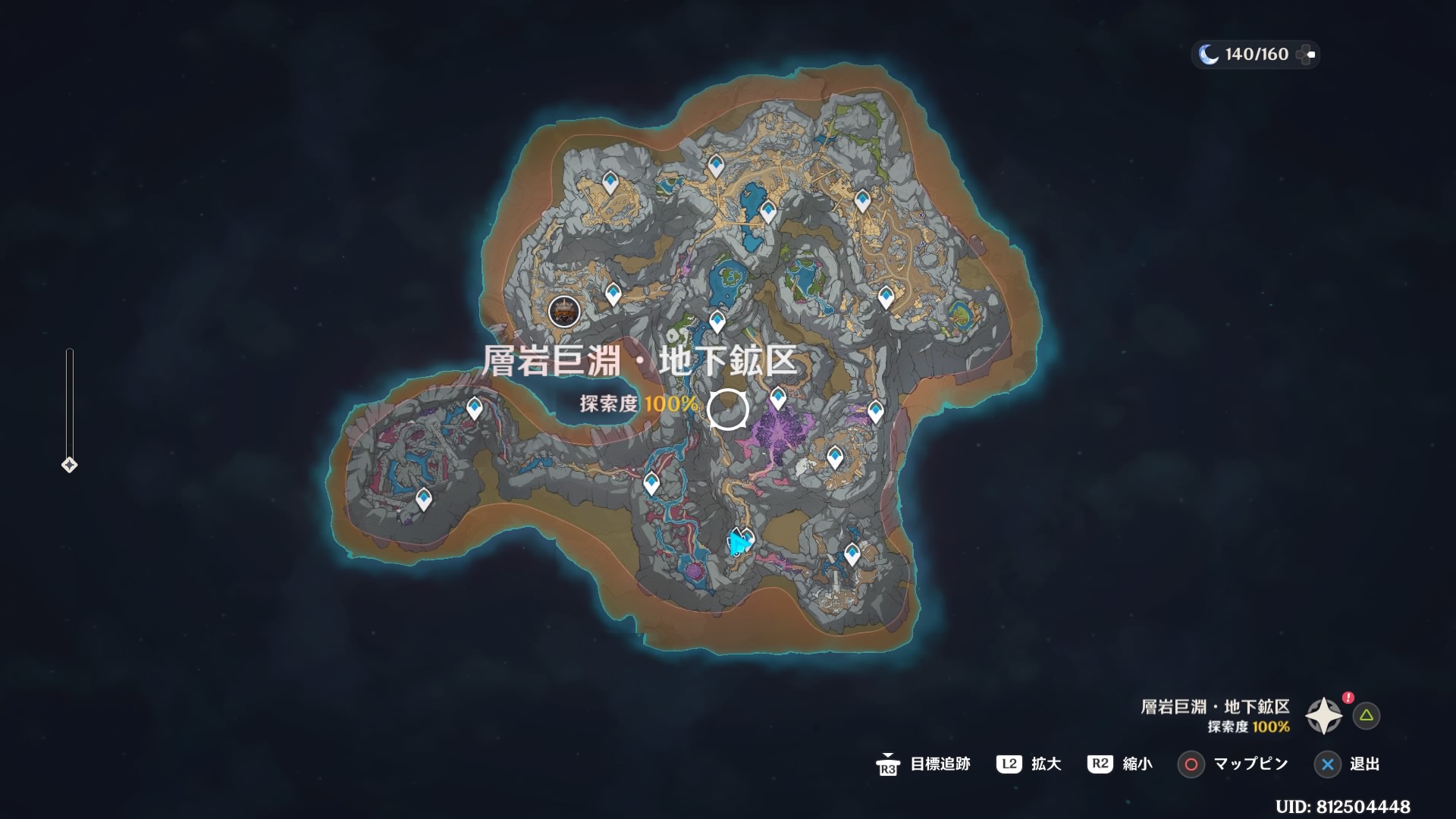Select the teleport waypoint near the southern ruins

[x=852, y=554]
